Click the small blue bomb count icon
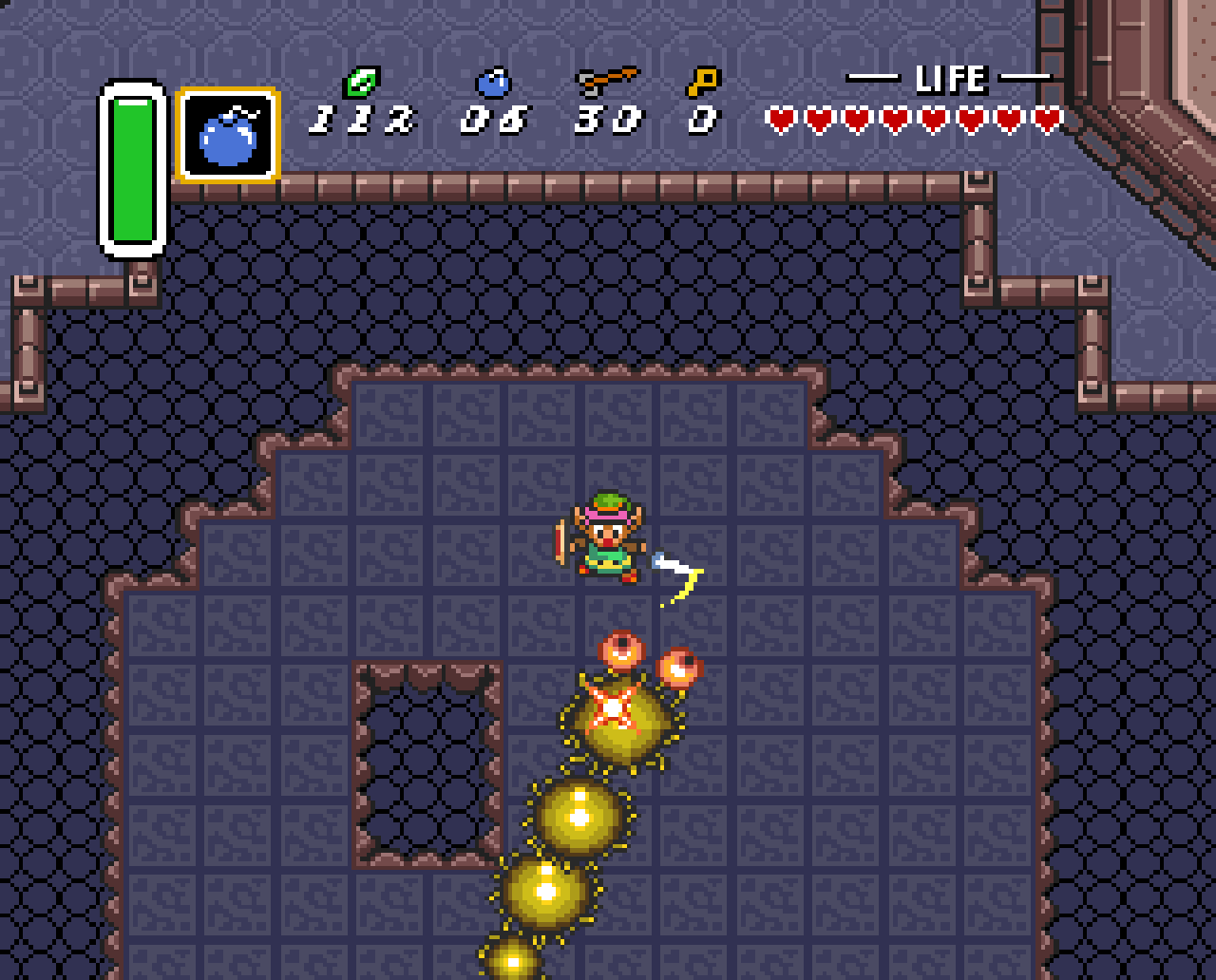The width and height of the screenshot is (1216, 980). coord(493,83)
